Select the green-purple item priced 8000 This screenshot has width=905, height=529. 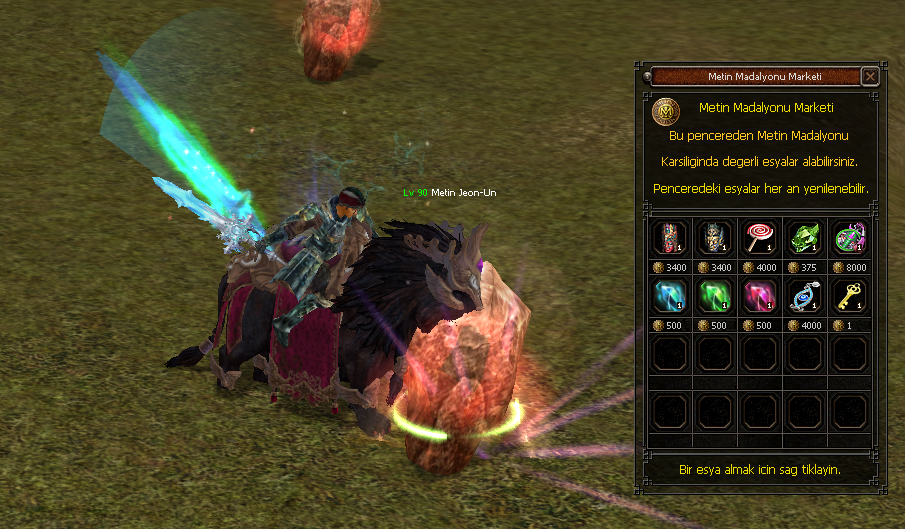[x=850, y=238]
